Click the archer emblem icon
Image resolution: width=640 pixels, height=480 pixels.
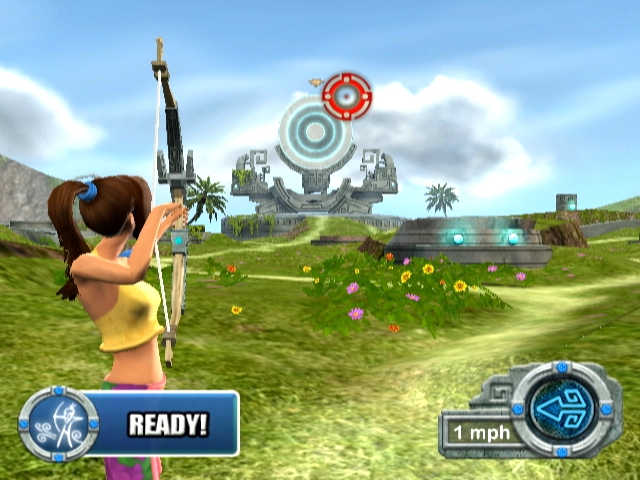59,425
